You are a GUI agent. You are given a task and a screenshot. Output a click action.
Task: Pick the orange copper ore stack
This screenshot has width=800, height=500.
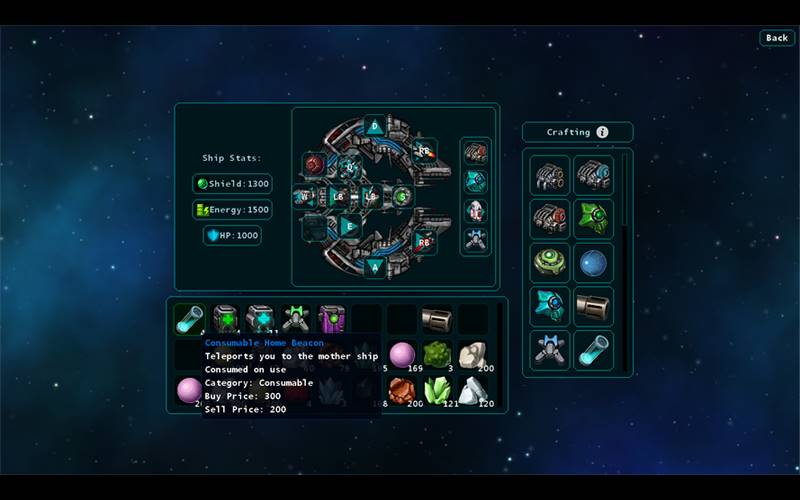pos(401,389)
